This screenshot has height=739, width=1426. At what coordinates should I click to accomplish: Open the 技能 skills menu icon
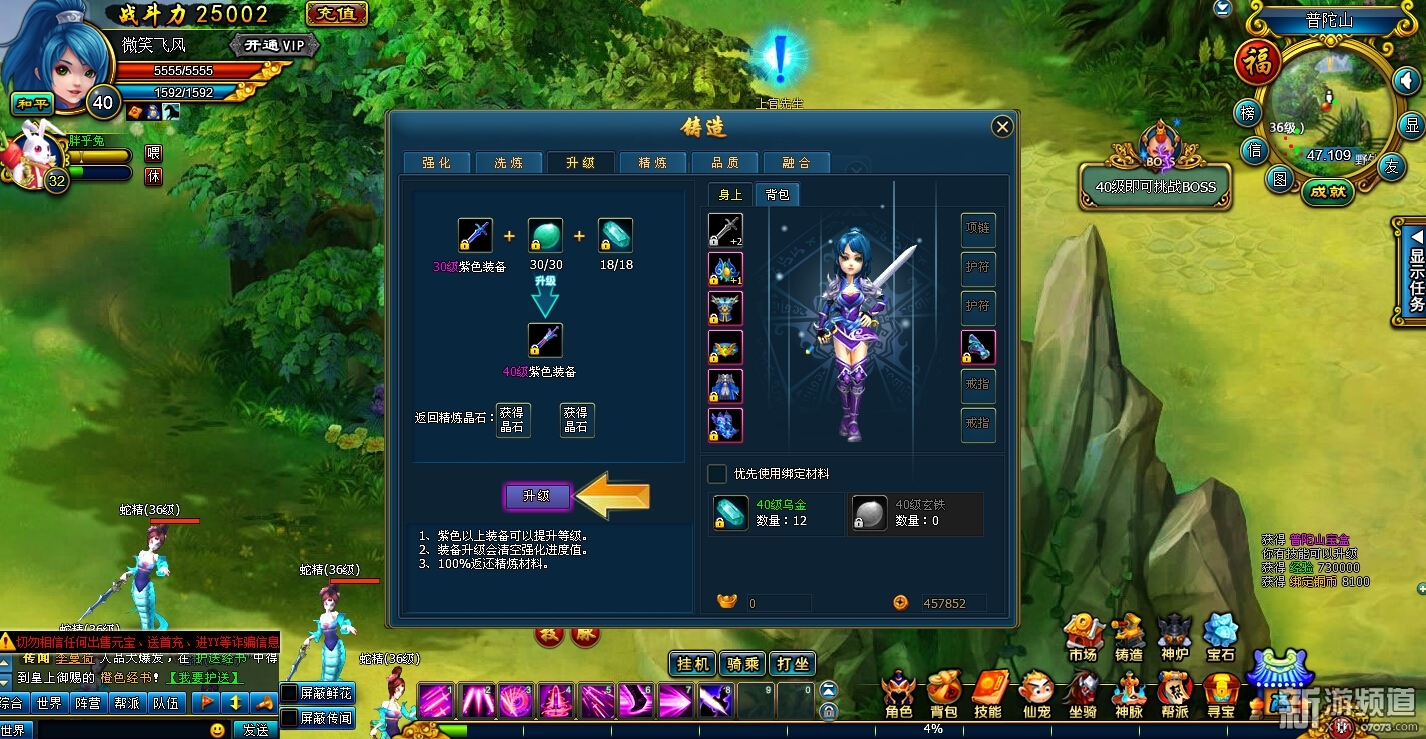(x=987, y=693)
